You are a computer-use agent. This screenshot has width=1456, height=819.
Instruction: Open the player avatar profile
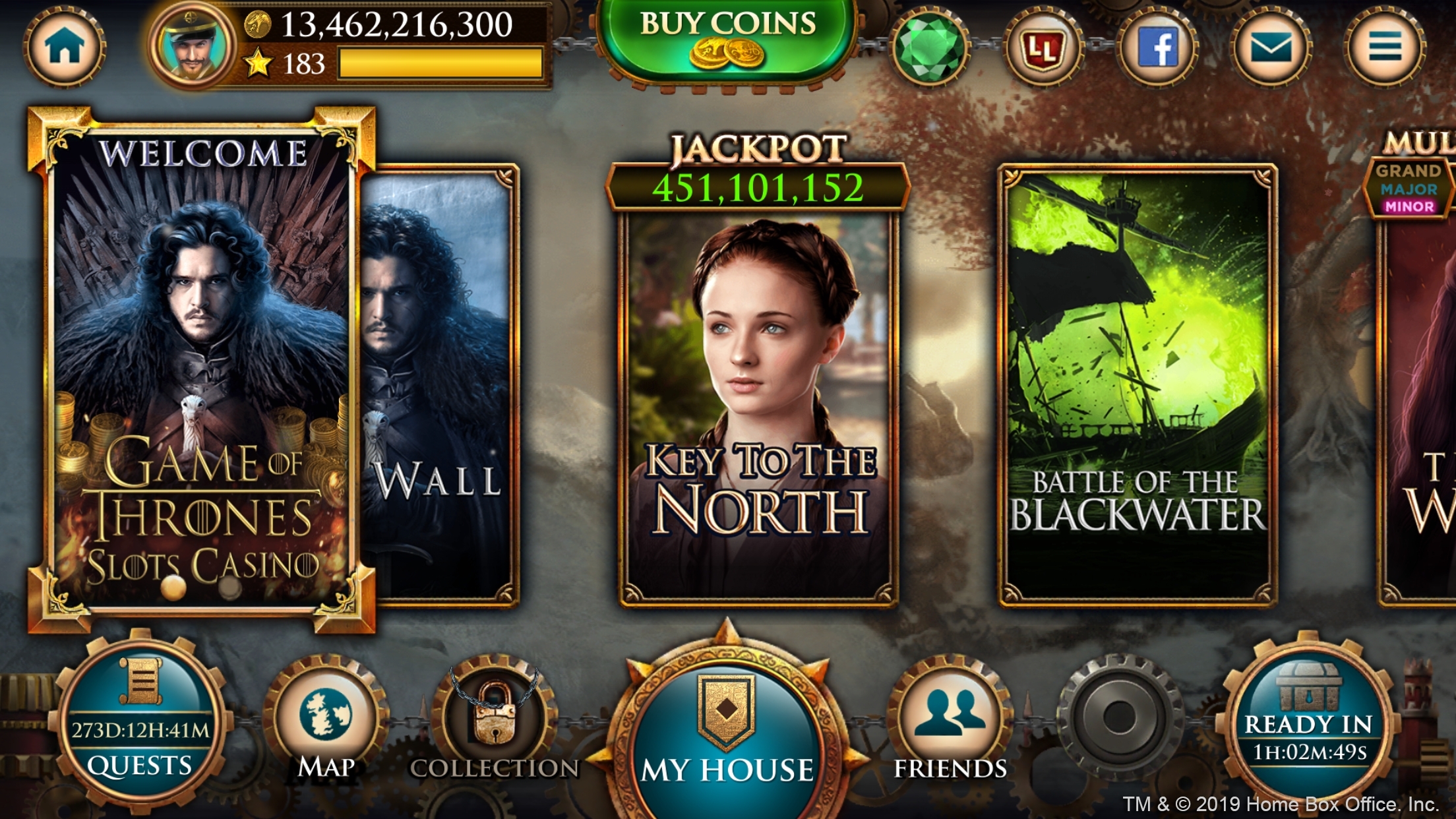click(192, 46)
